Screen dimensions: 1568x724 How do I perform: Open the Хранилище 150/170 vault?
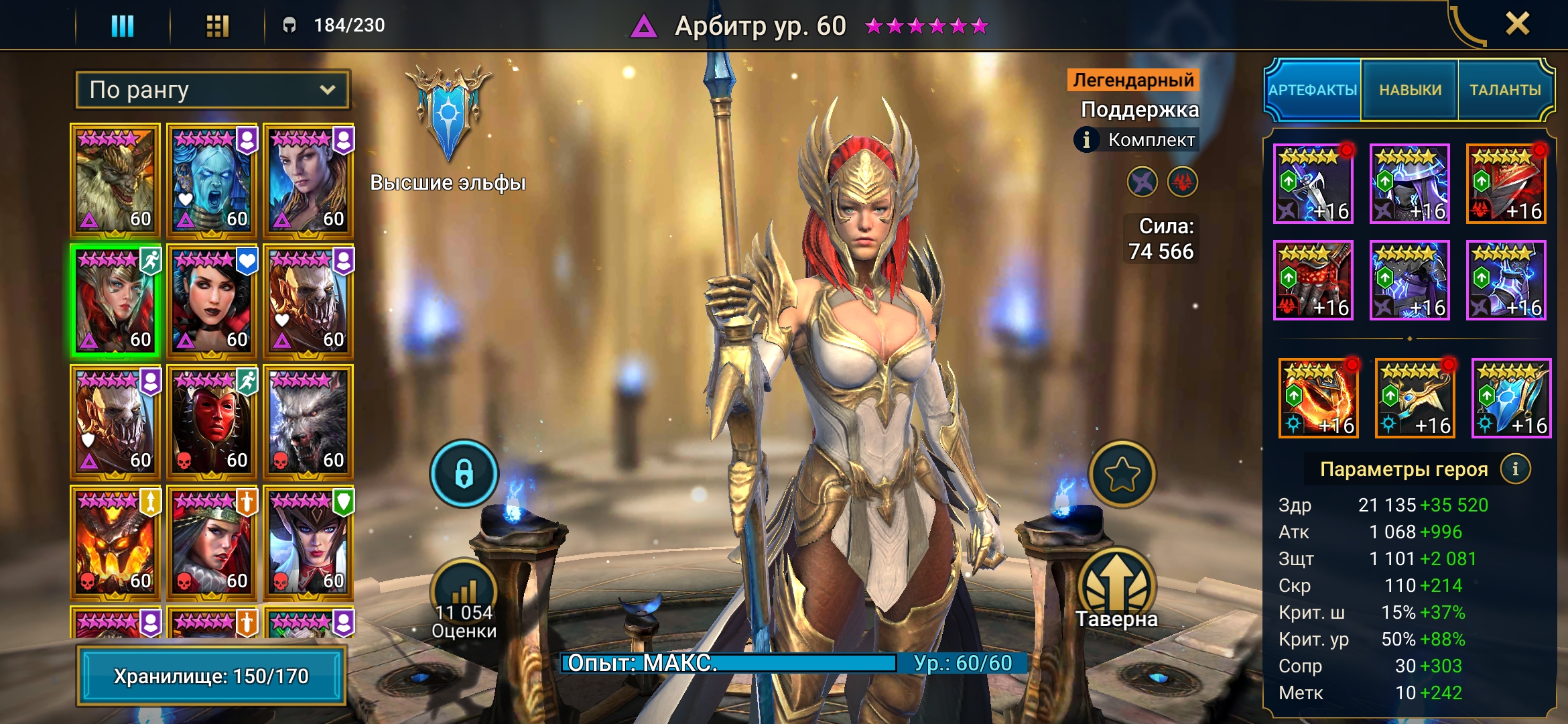coord(211,676)
